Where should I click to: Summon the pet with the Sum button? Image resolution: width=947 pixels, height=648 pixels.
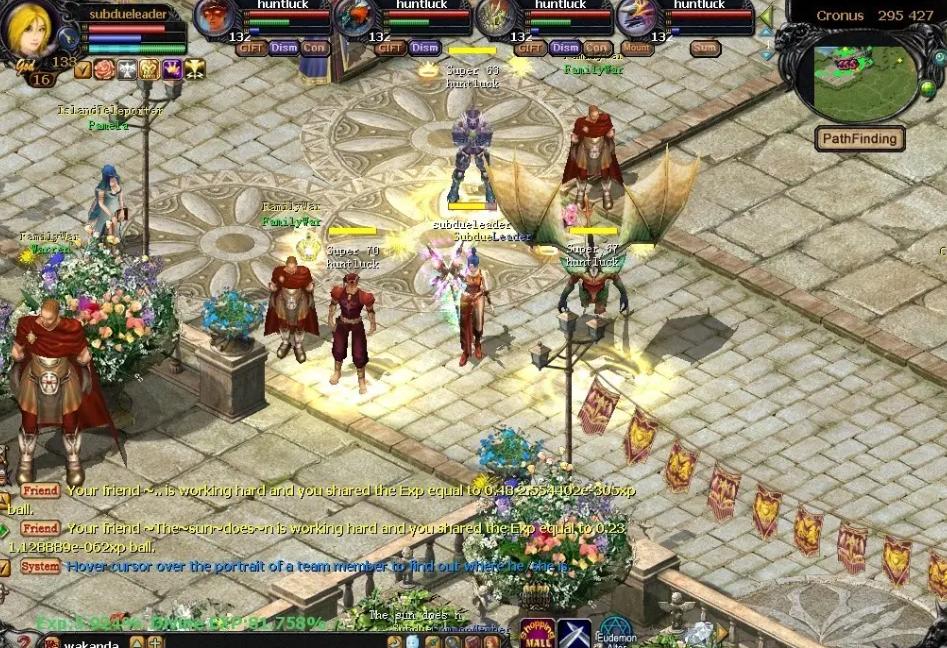[704, 48]
